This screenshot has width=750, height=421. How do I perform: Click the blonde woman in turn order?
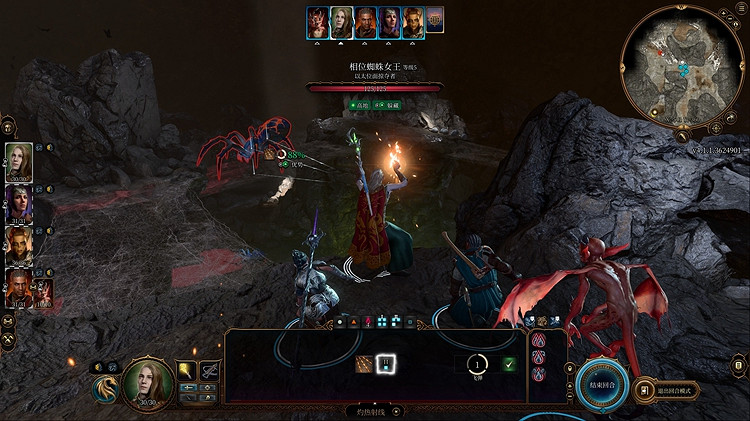click(x=343, y=22)
